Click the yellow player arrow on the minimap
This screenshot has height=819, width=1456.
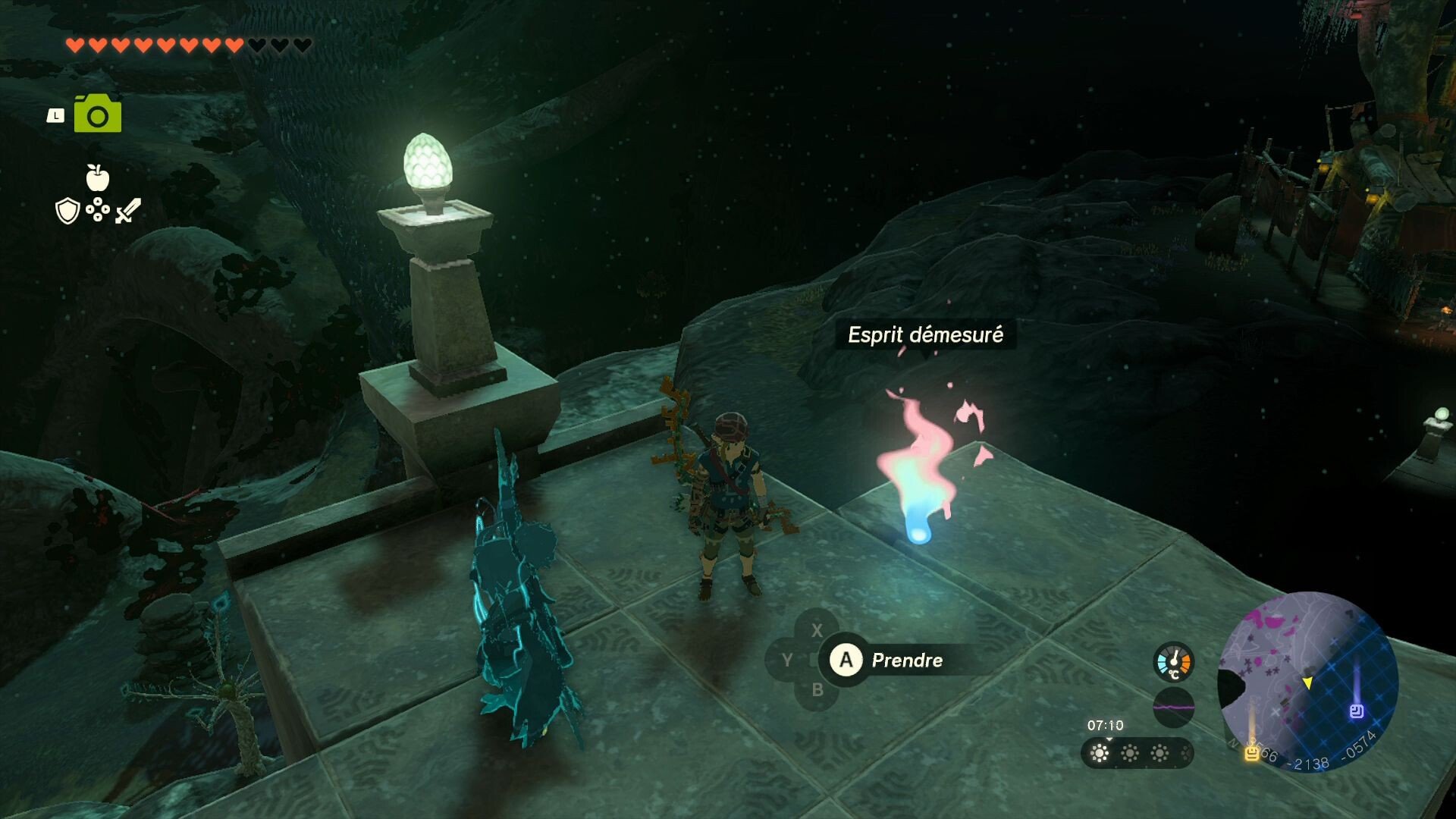(1307, 683)
